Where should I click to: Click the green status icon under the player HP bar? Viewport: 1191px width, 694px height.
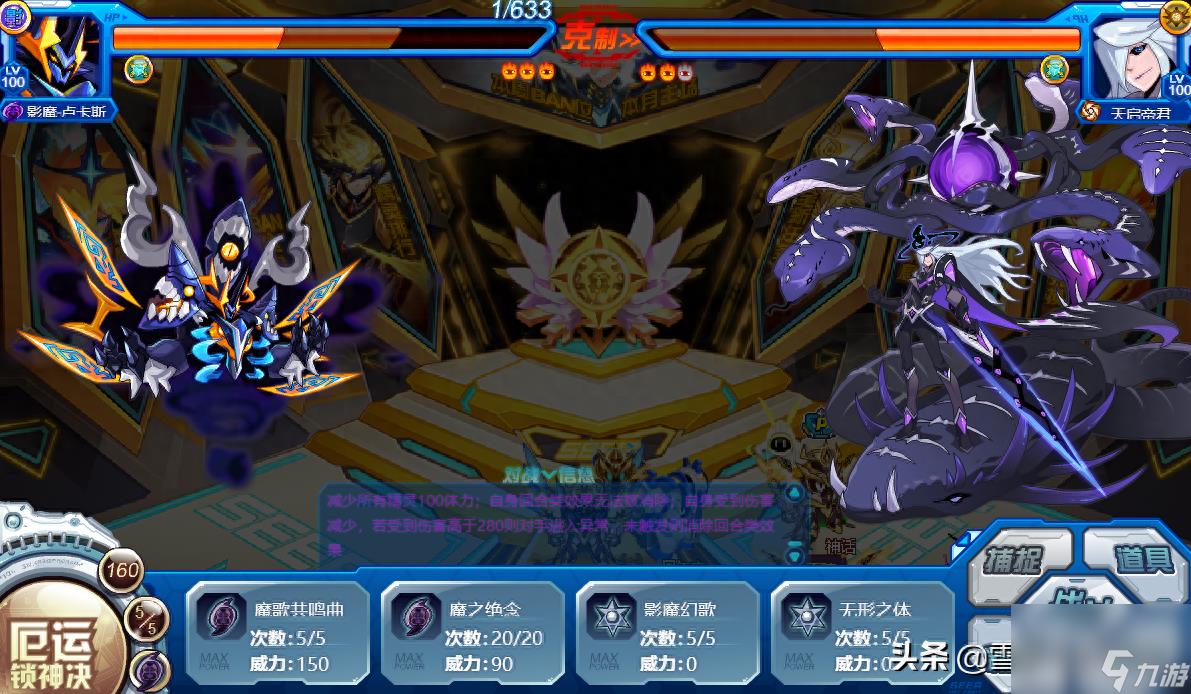coord(138,69)
